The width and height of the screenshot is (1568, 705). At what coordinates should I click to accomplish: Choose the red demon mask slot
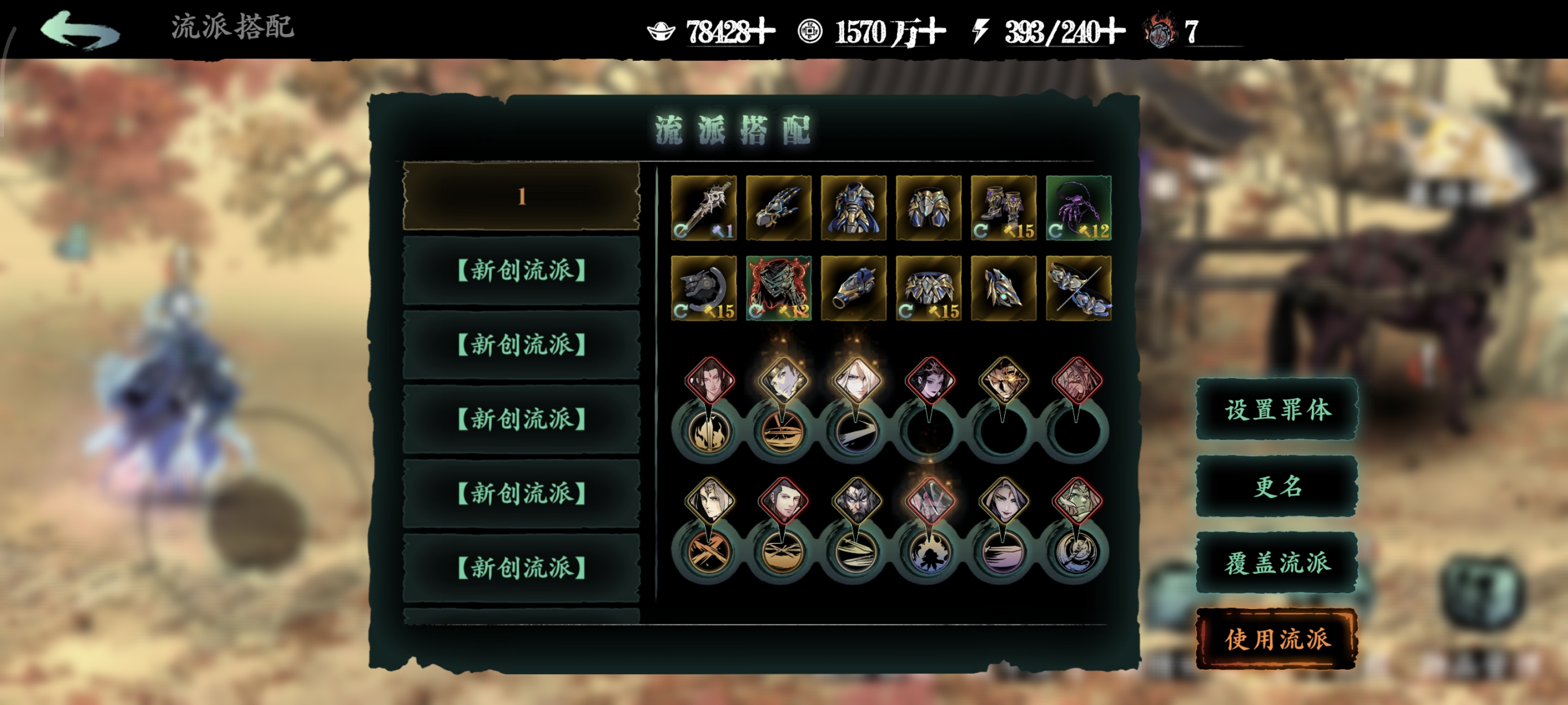click(x=779, y=288)
